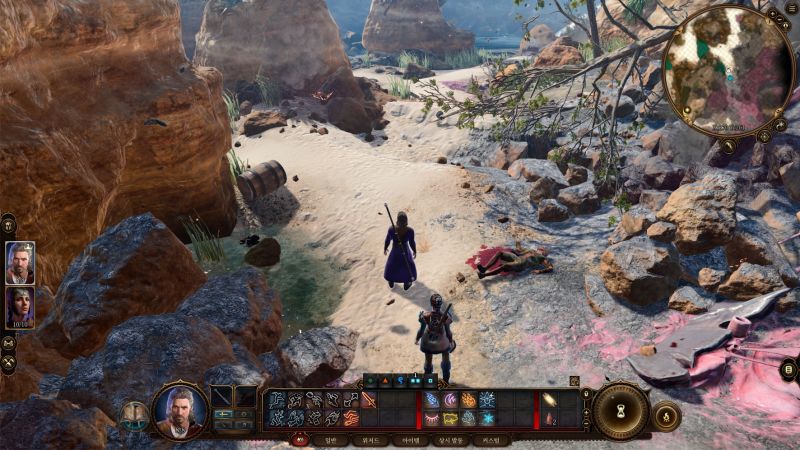Toggle the group mode button above portraits
800x450 pixels.
[x=8, y=224]
